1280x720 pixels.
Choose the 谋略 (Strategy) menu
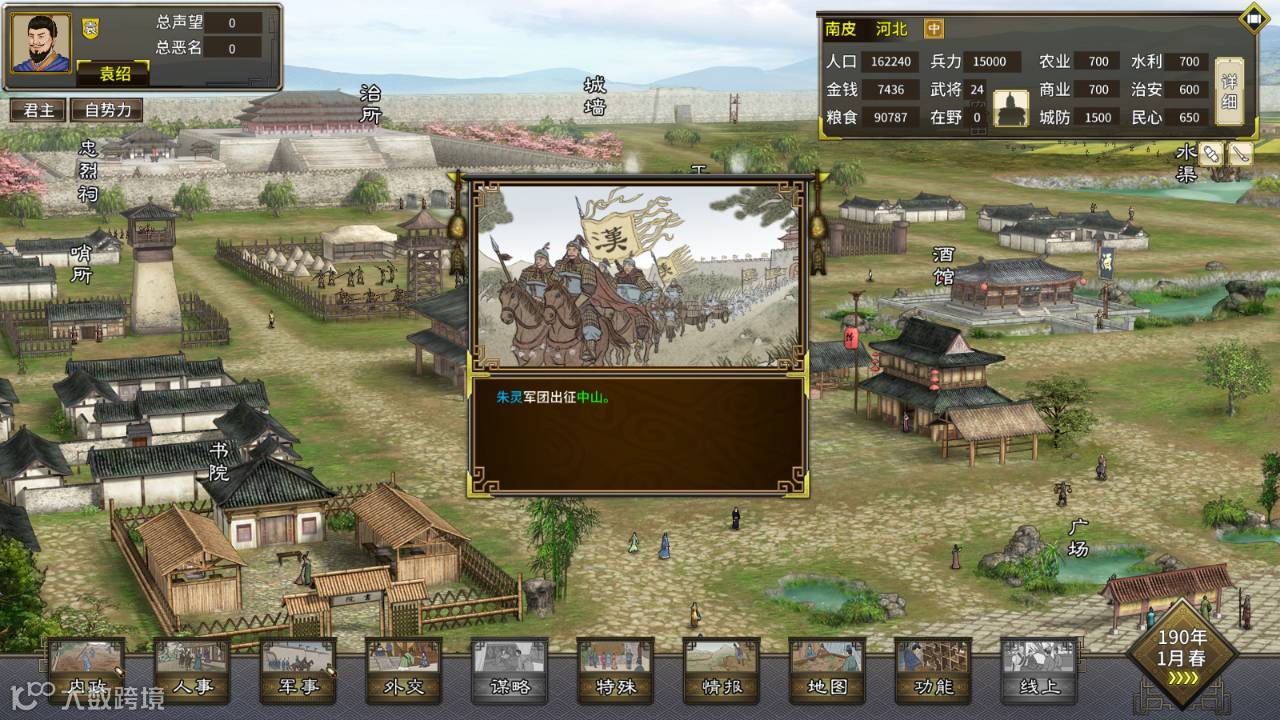click(x=510, y=670)
